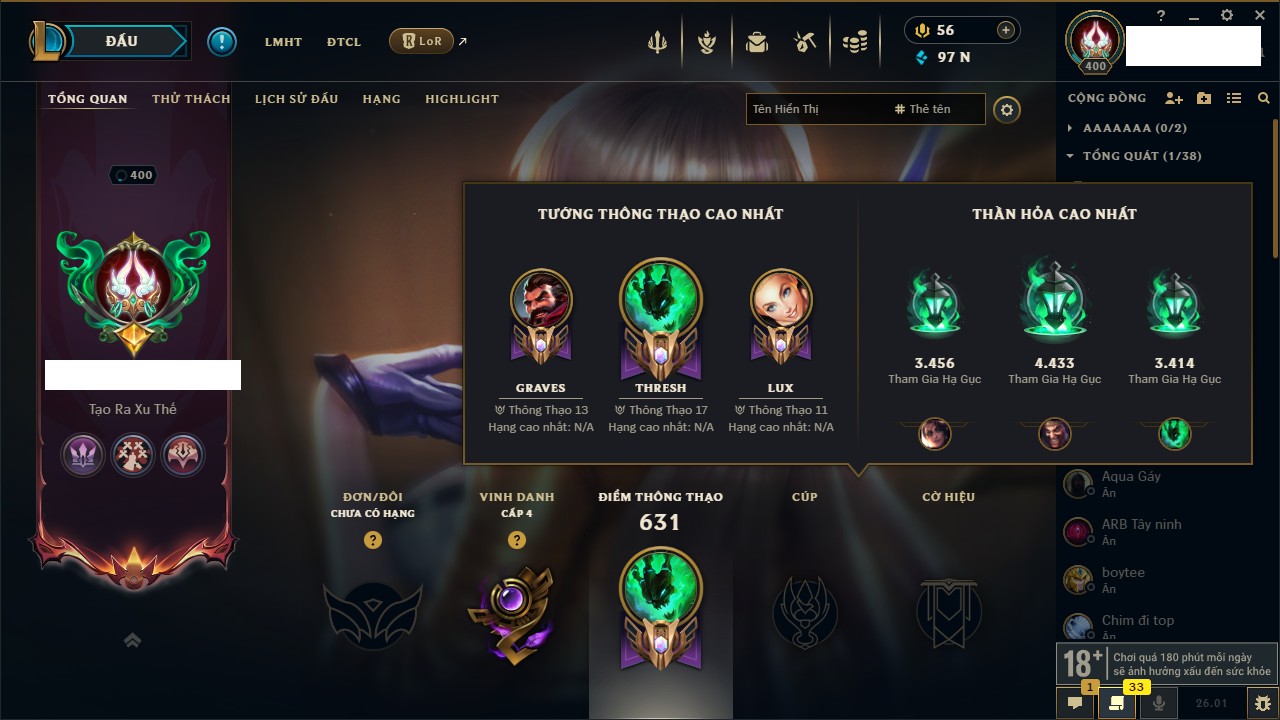Viewport: 1280px width, 720px height.
Task: Switch to the ĐTCL game tab
Action: (344, 42)
